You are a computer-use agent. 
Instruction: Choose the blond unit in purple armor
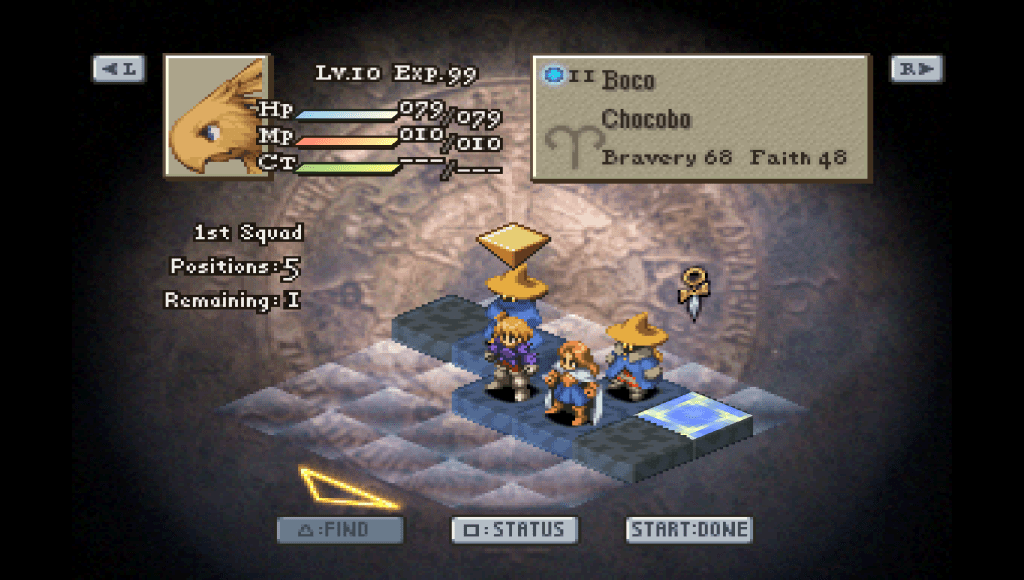[511, 357]
